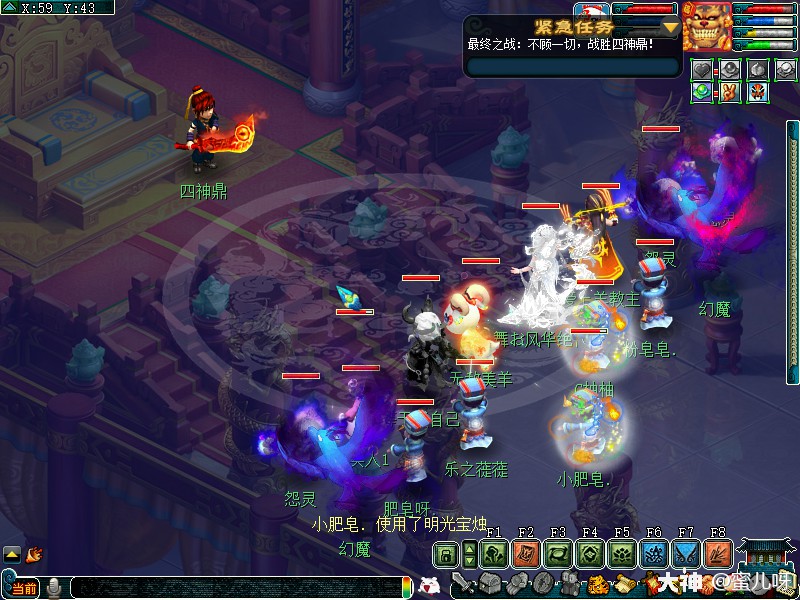Use the F8 orange slash skill
800x600 pixels.
[x=717, y=555]
